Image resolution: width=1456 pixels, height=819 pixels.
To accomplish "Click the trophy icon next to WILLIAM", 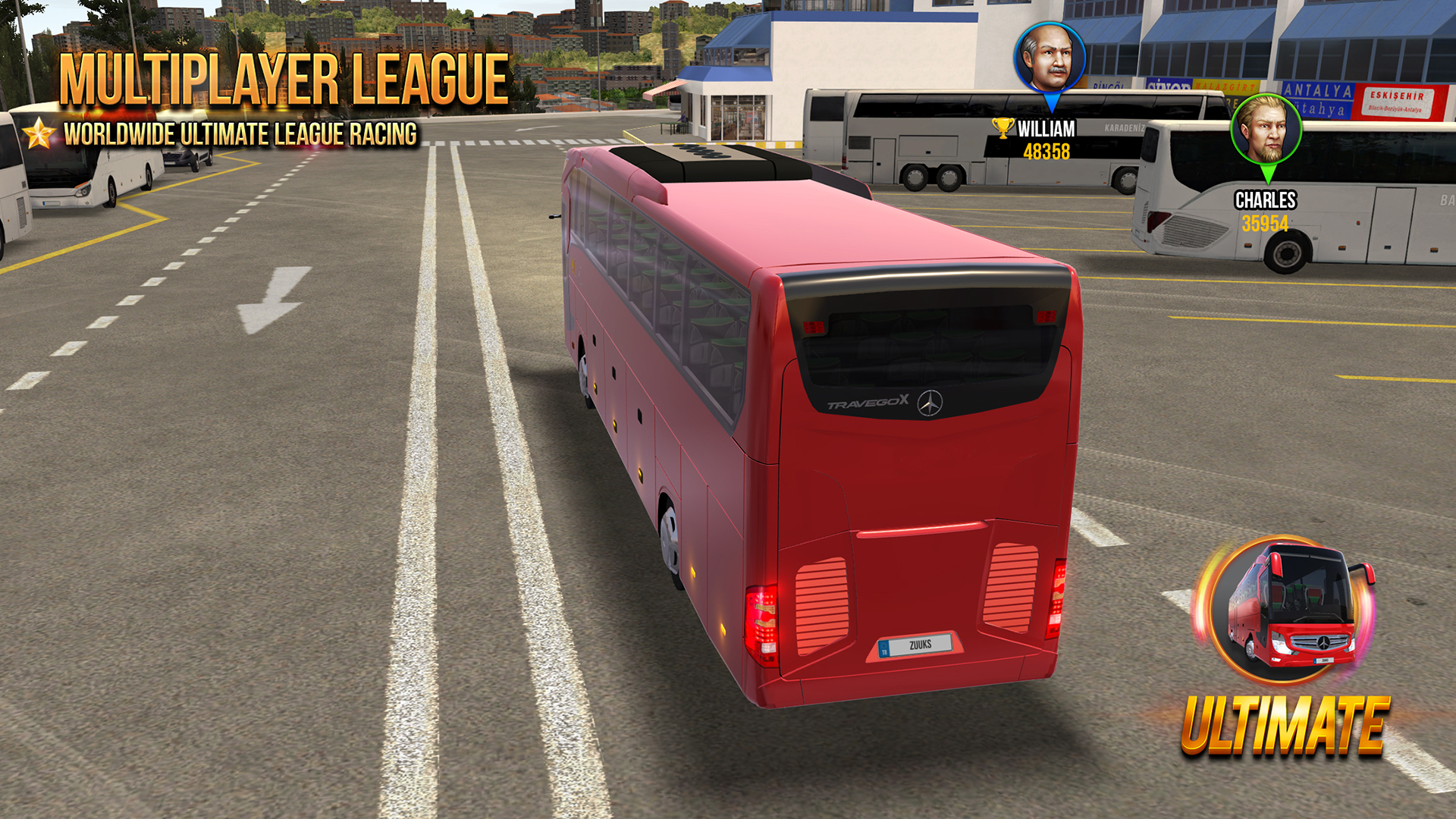I will pos(1005,129).
